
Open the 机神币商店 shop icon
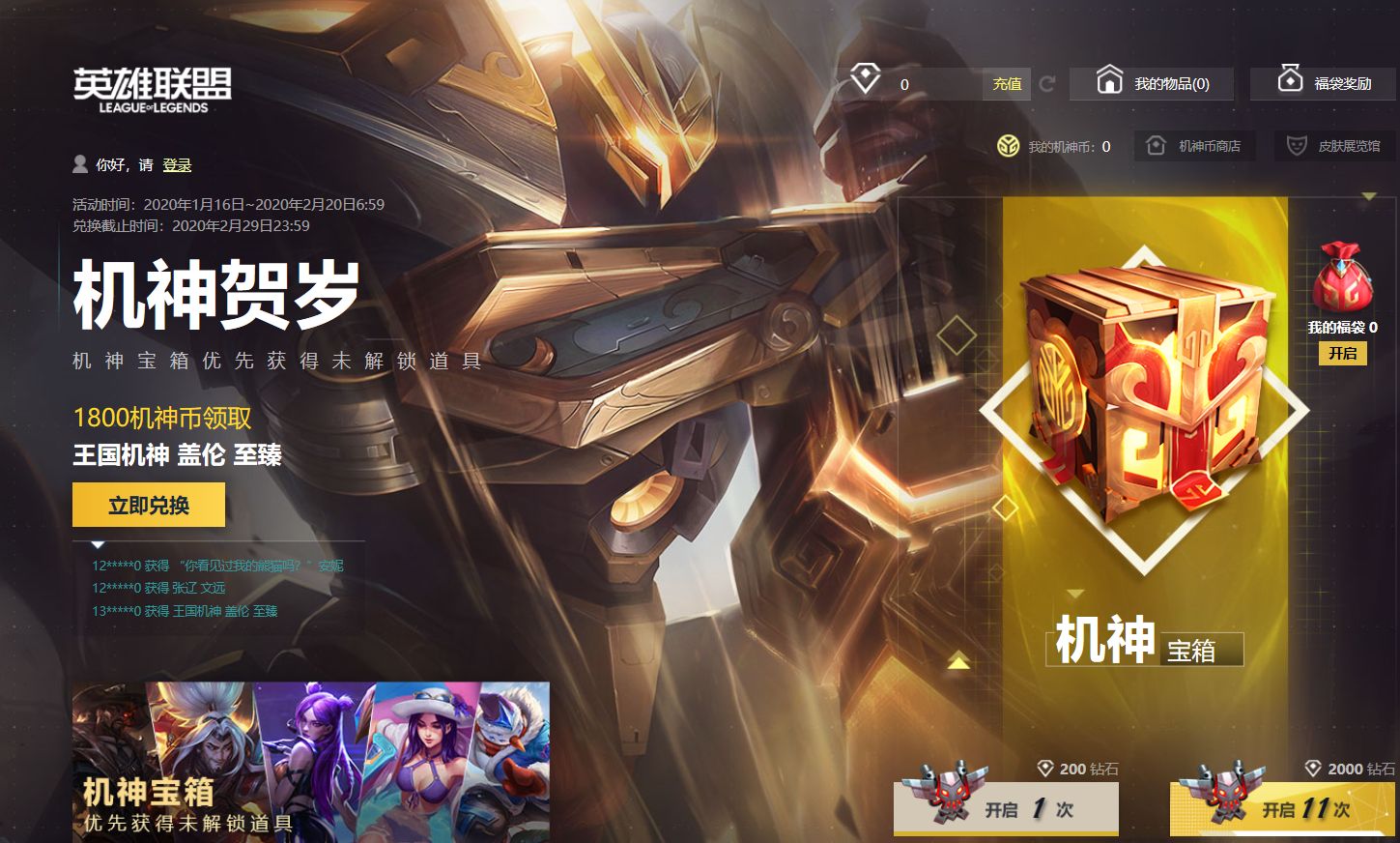pos(1156,146)
